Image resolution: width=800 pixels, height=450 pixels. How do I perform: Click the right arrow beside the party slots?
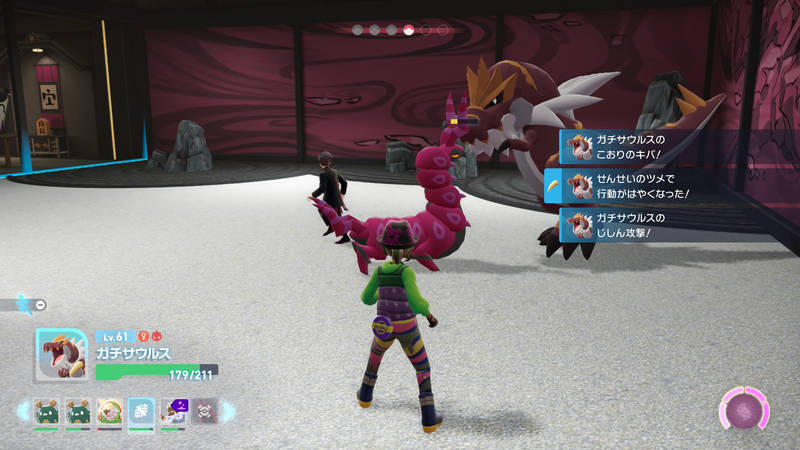click(x=227, y=411)
